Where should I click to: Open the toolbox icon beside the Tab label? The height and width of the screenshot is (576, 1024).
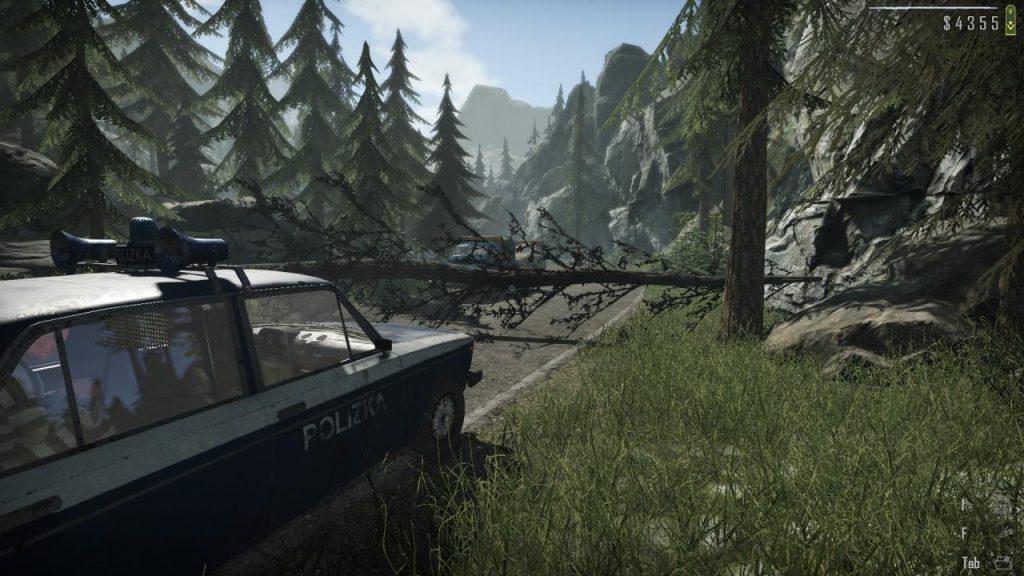pos(1003,562)
